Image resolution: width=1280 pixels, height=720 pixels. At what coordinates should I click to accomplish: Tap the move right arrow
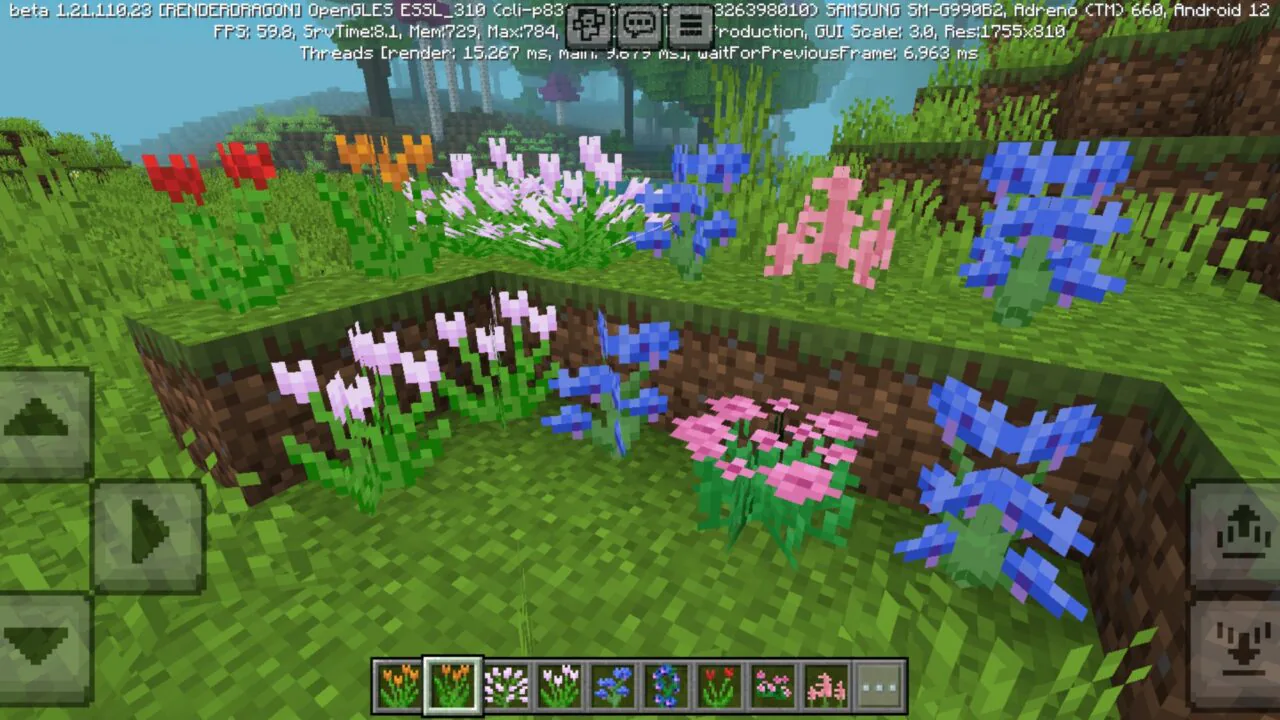(148, 533)
